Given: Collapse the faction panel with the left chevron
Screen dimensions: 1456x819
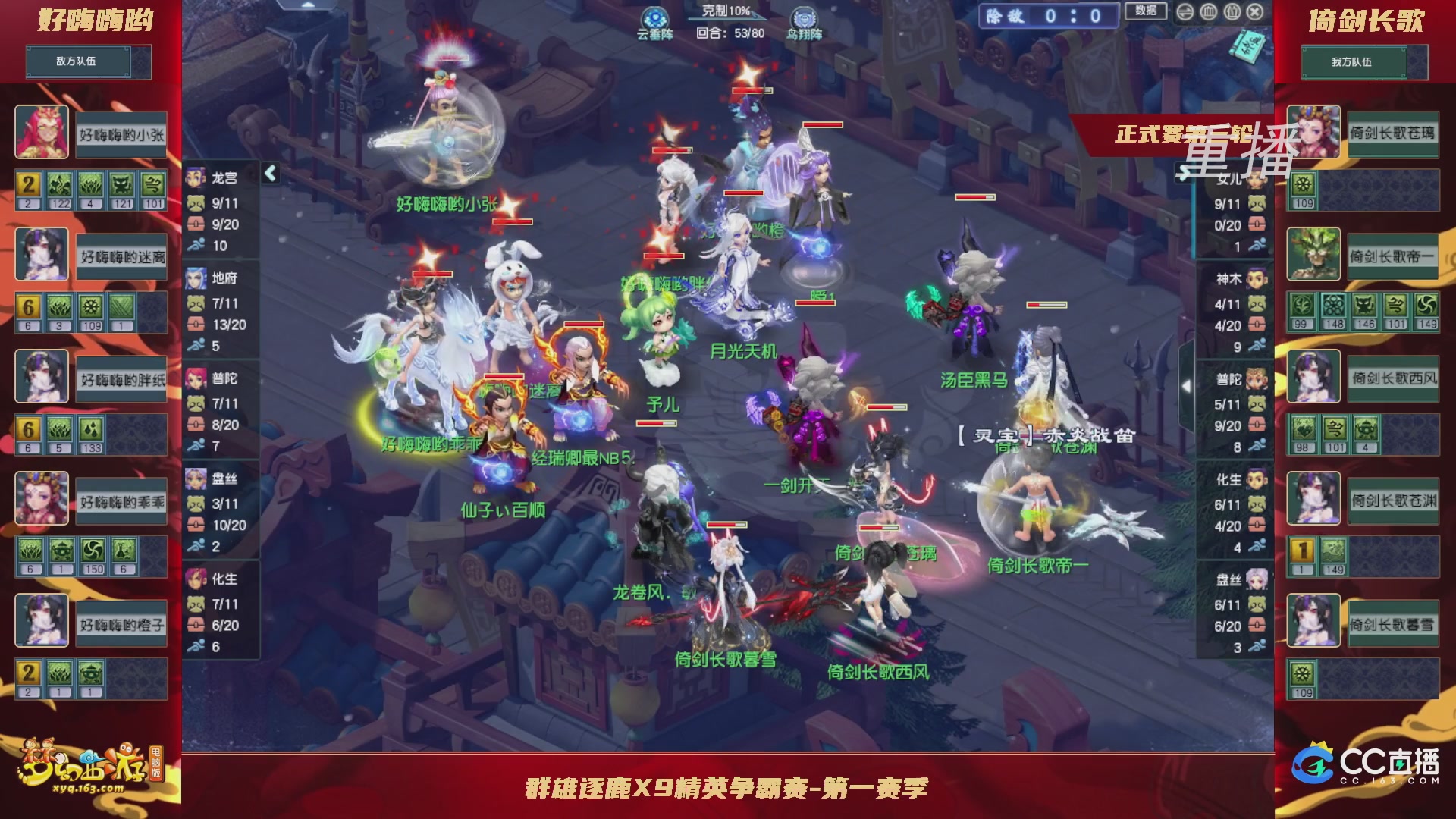Looking at the screenshot, I should [270, 174].
